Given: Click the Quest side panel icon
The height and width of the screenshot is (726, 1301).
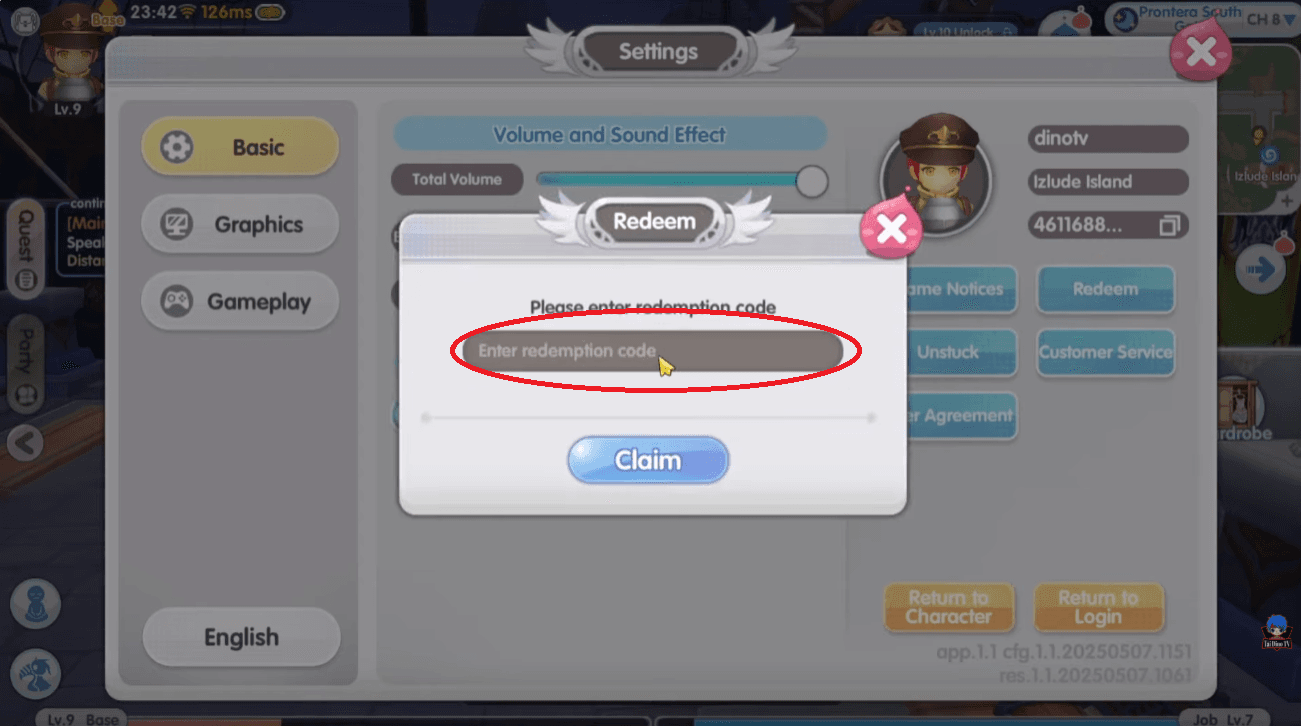Looking at the screenshot, I should coord(24,245).
